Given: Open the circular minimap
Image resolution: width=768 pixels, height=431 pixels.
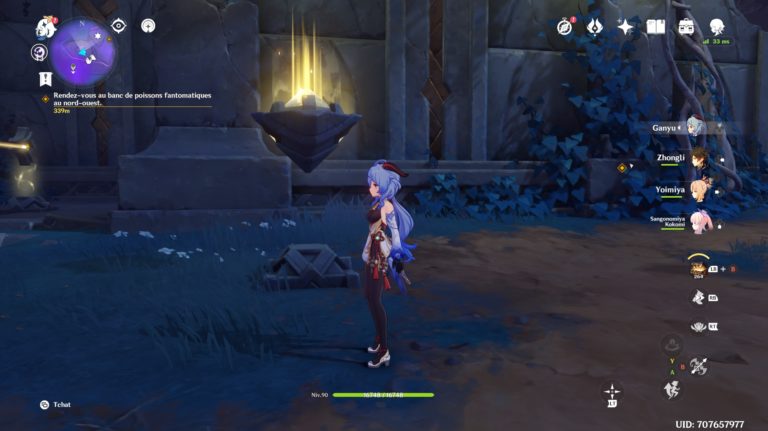Looking at the screenshot, I should tap(83, 50).
